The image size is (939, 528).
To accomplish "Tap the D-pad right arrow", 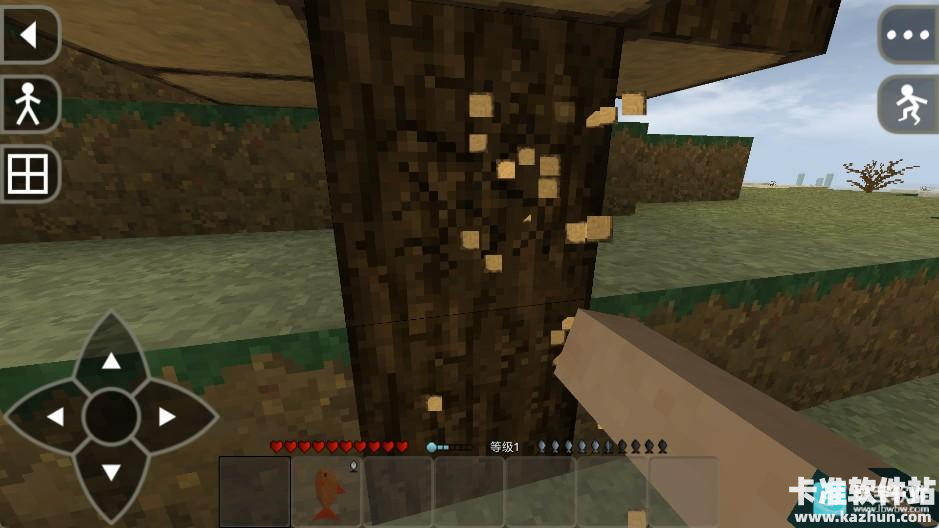I will [x=167, y=417].
